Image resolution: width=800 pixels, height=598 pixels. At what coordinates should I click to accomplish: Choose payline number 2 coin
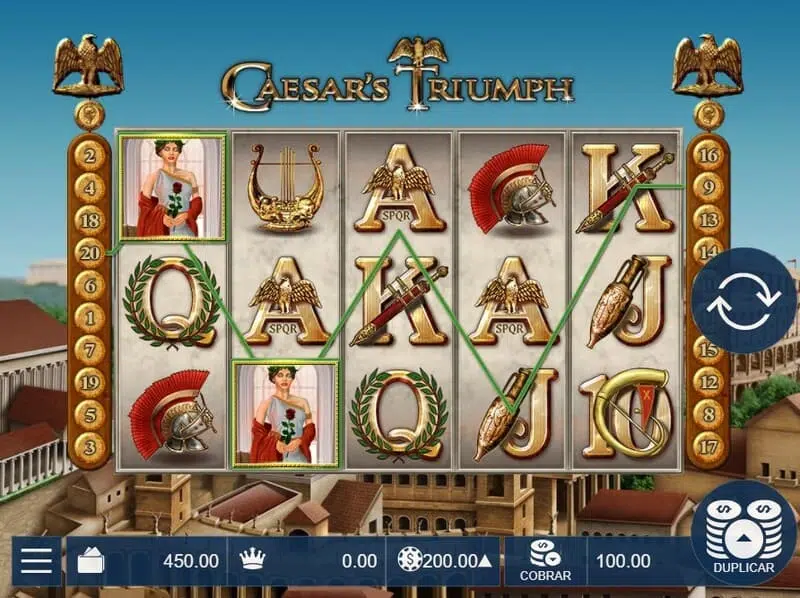pyautogui.click(x=90, y=155)
